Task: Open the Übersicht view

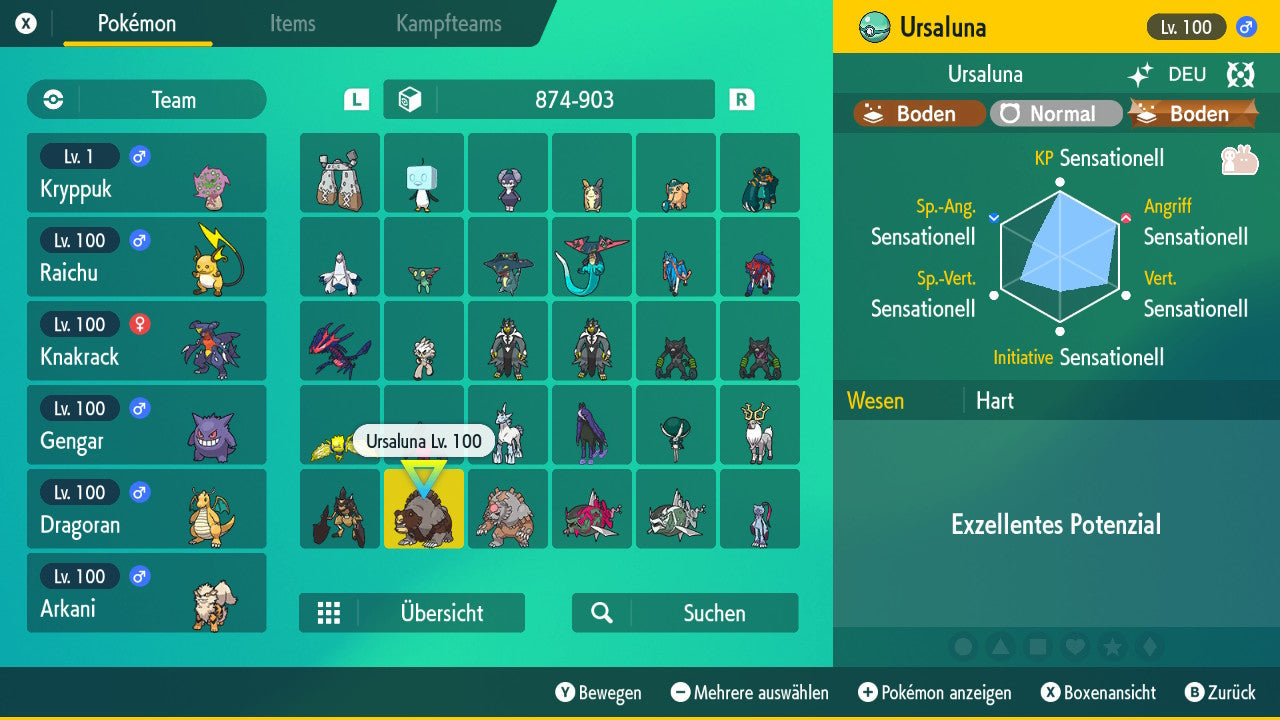Action: tap(441, 613)
